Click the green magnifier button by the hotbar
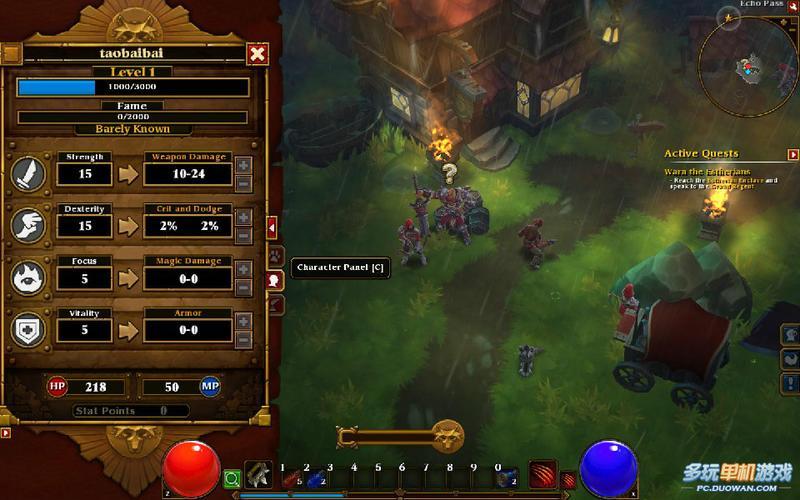 click(232, 480)
